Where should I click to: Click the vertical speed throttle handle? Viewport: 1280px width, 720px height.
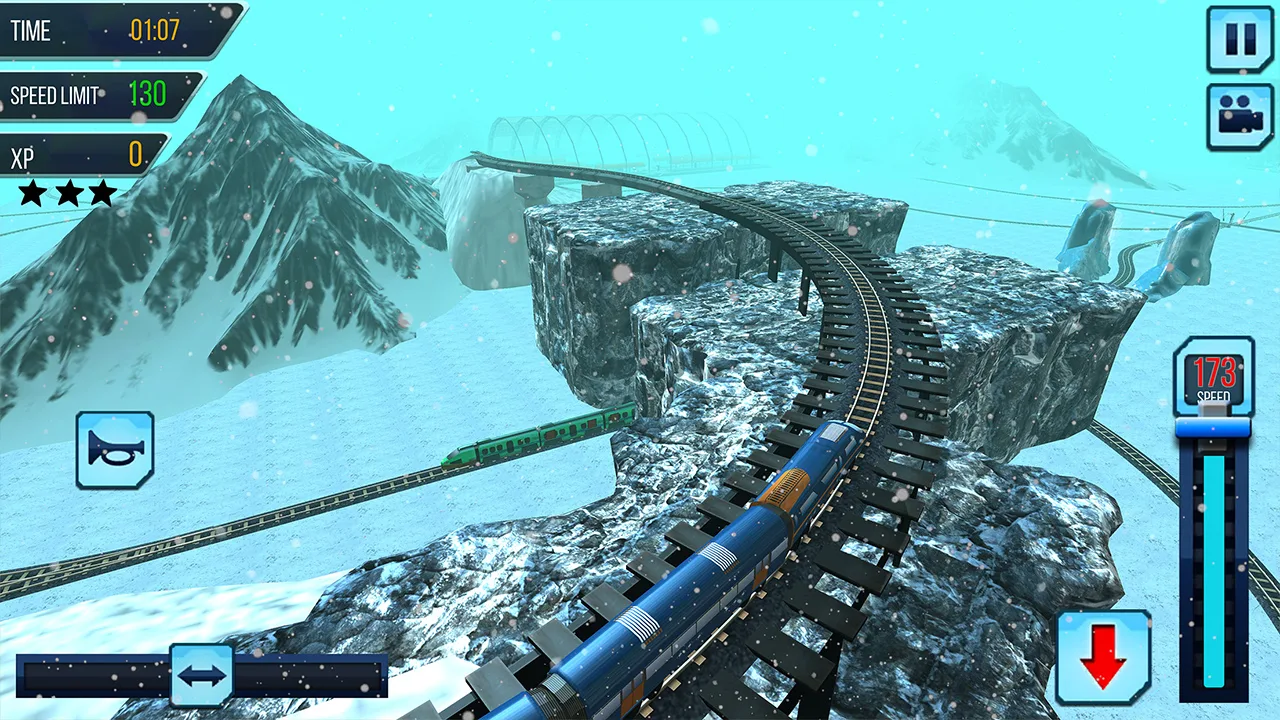click(x=1213, y=428)
